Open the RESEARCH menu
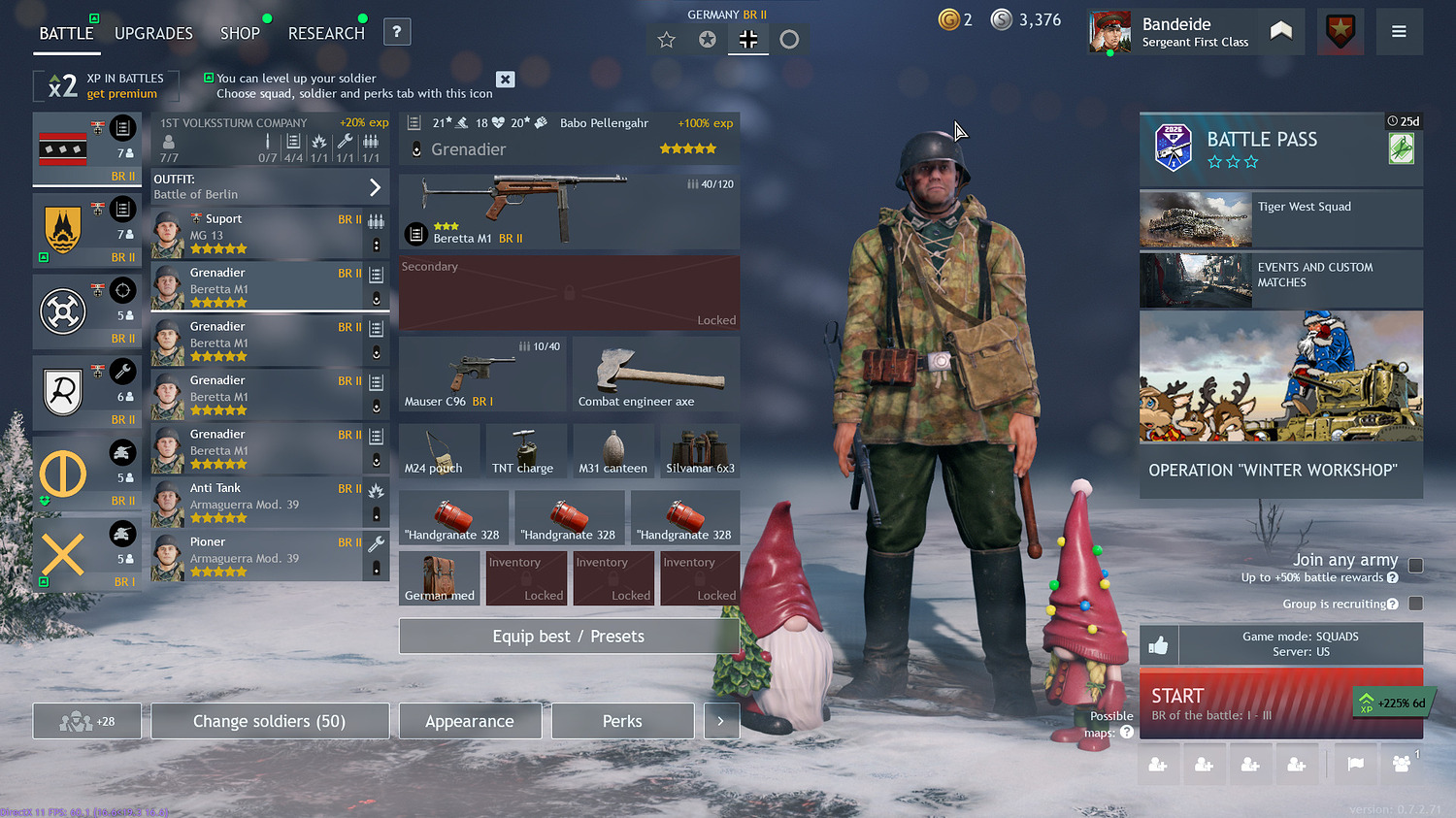The height and width of the screenshot is (818, 1456). coord(325,32)
